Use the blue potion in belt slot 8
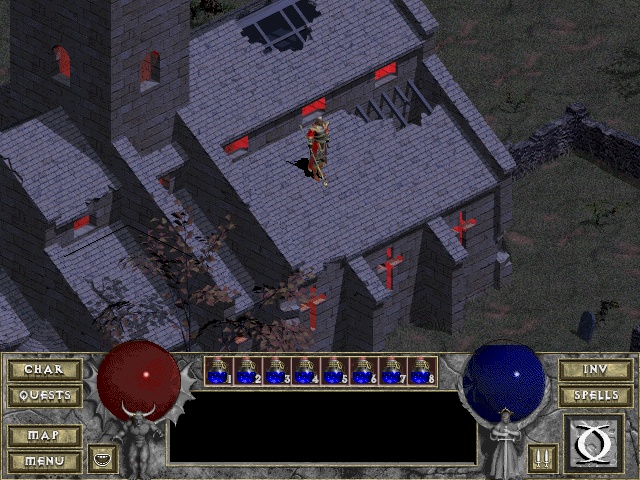The image size is (640, 480). (x=423, y=371)
